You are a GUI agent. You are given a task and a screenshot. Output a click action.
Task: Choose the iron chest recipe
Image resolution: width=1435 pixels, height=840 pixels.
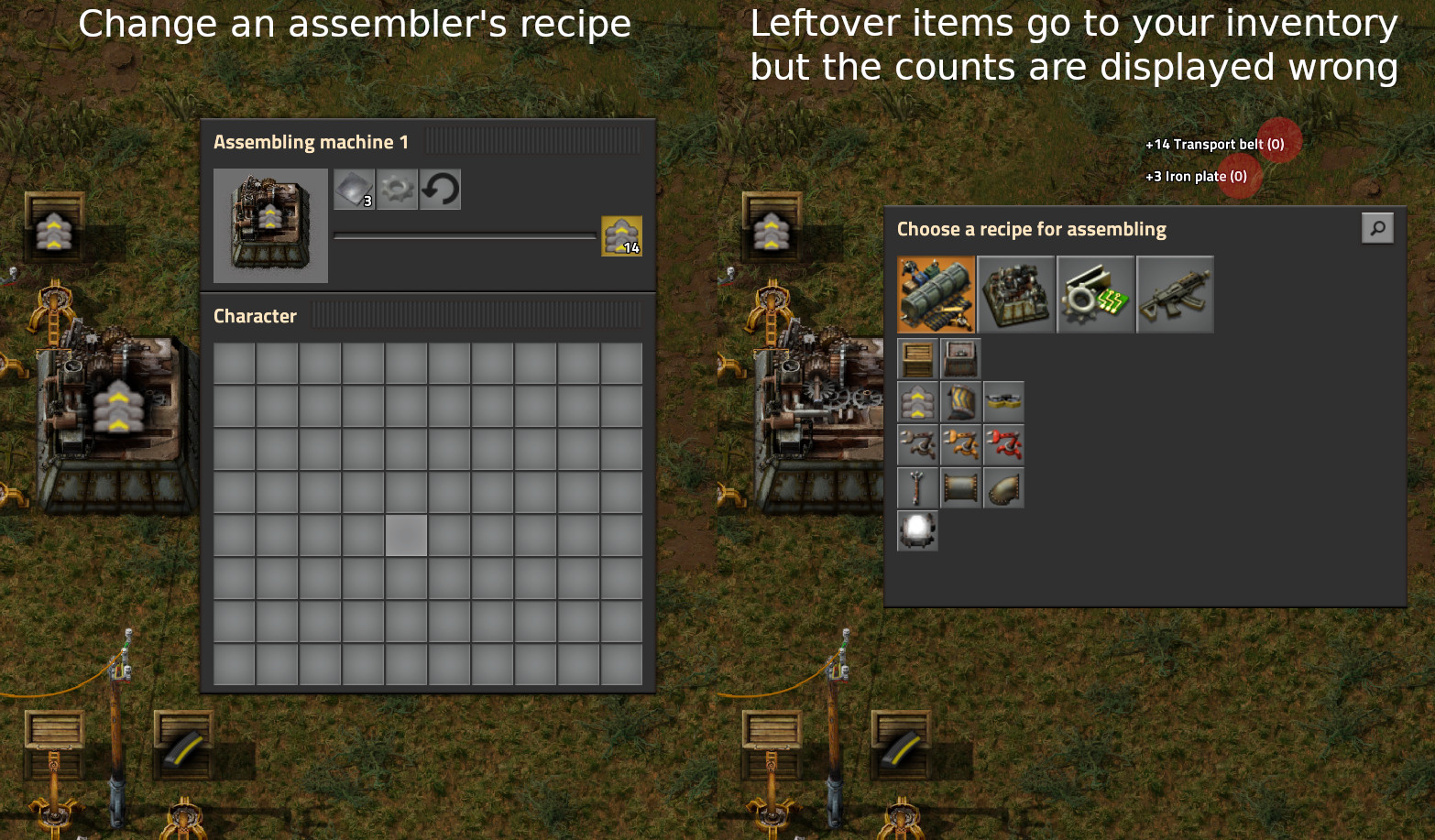pyautogui.click(x=960, y=358)
